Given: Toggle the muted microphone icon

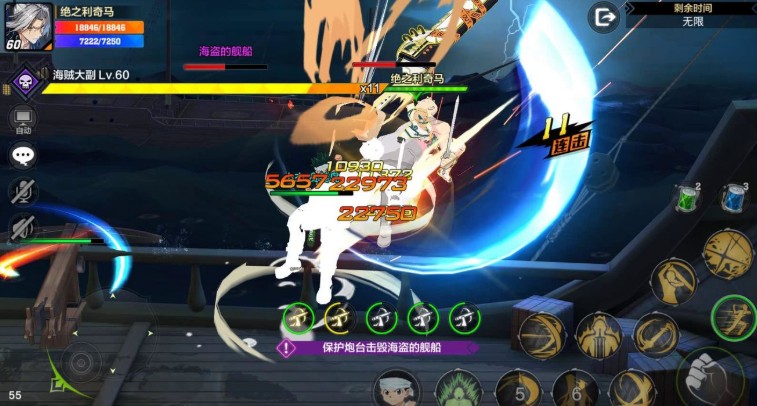Looking at the screenshot, I should [23, 192].
